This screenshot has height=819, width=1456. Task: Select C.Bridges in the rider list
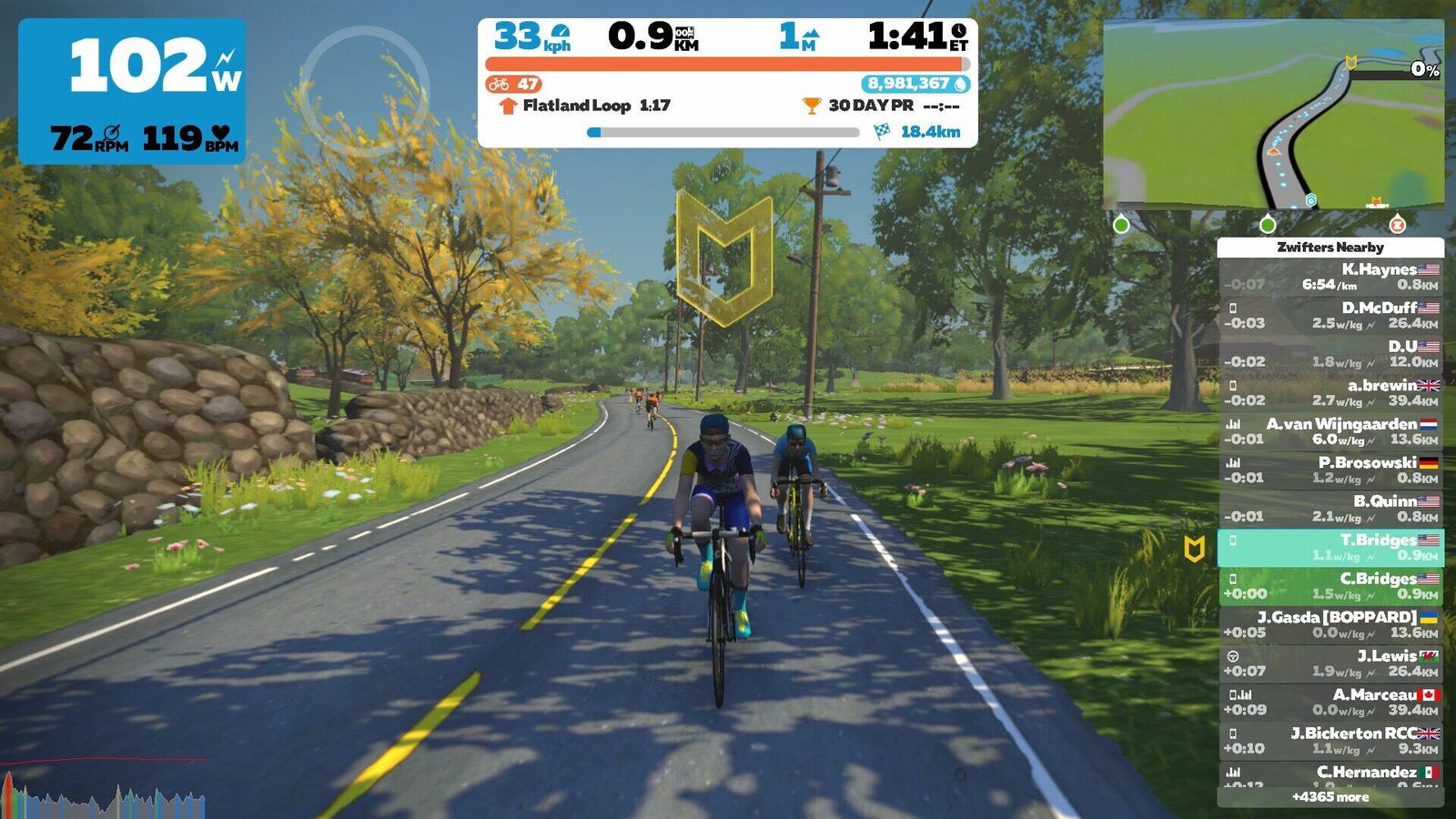tap(1330, 586)
